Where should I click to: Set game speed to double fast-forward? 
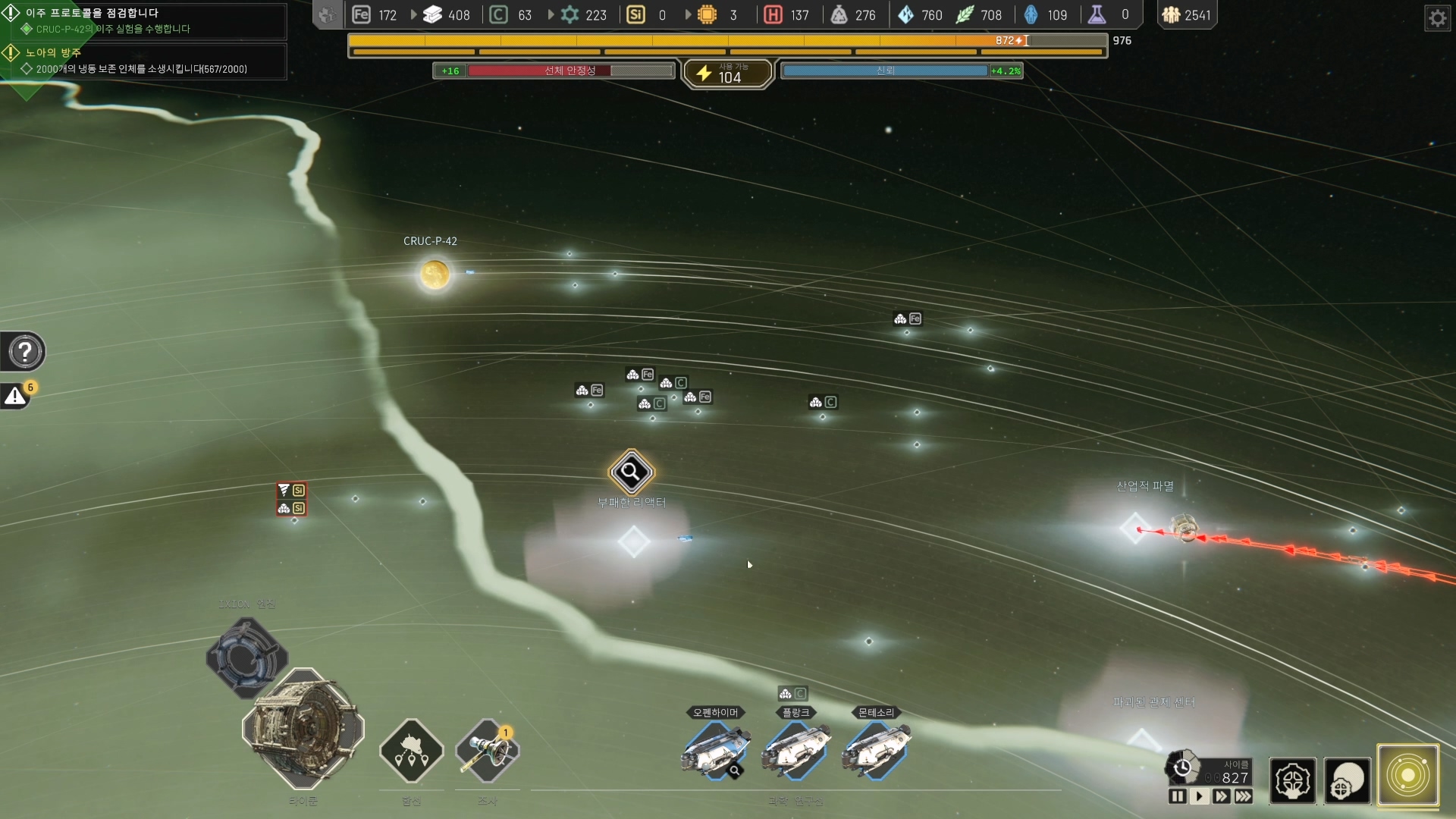tap(1221, 796)
